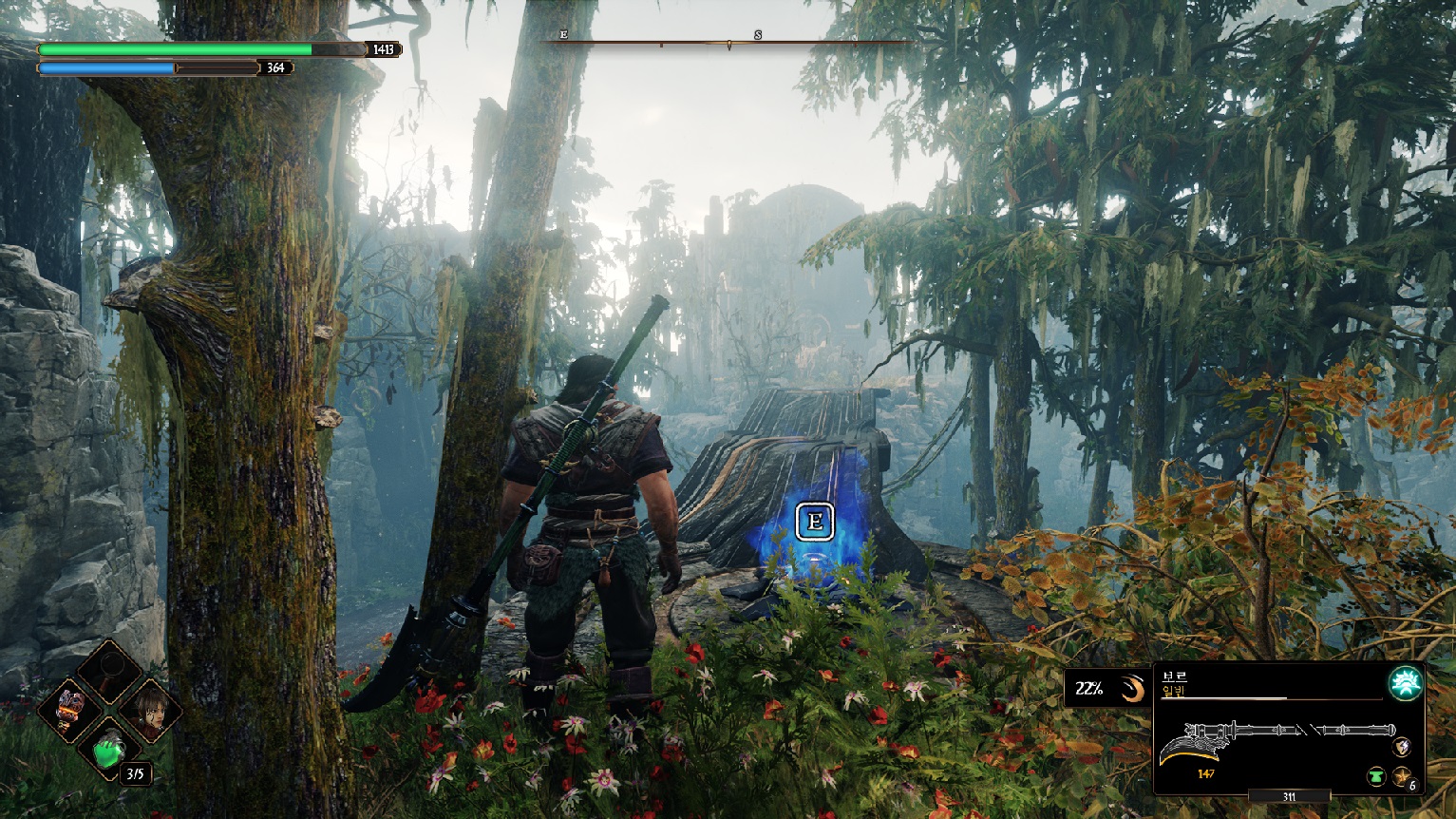Viewport: 1456px width, 819px height.
Task: Click the compass bar at the top
Action: [728, 43]
